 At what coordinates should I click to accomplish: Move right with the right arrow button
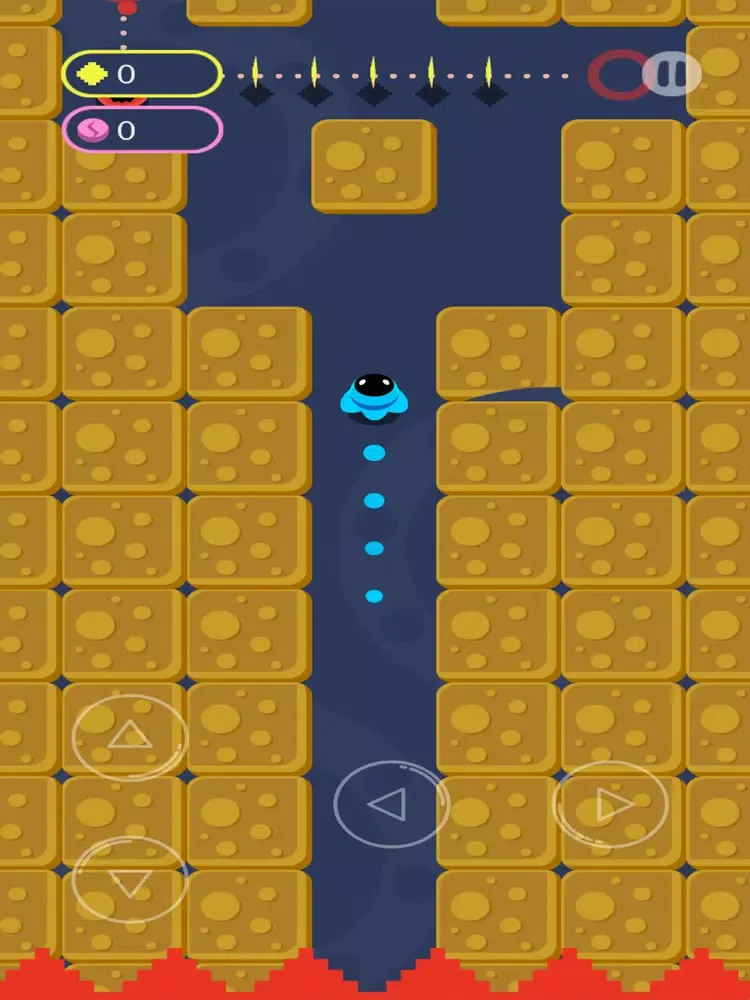[x=611, y=804]
